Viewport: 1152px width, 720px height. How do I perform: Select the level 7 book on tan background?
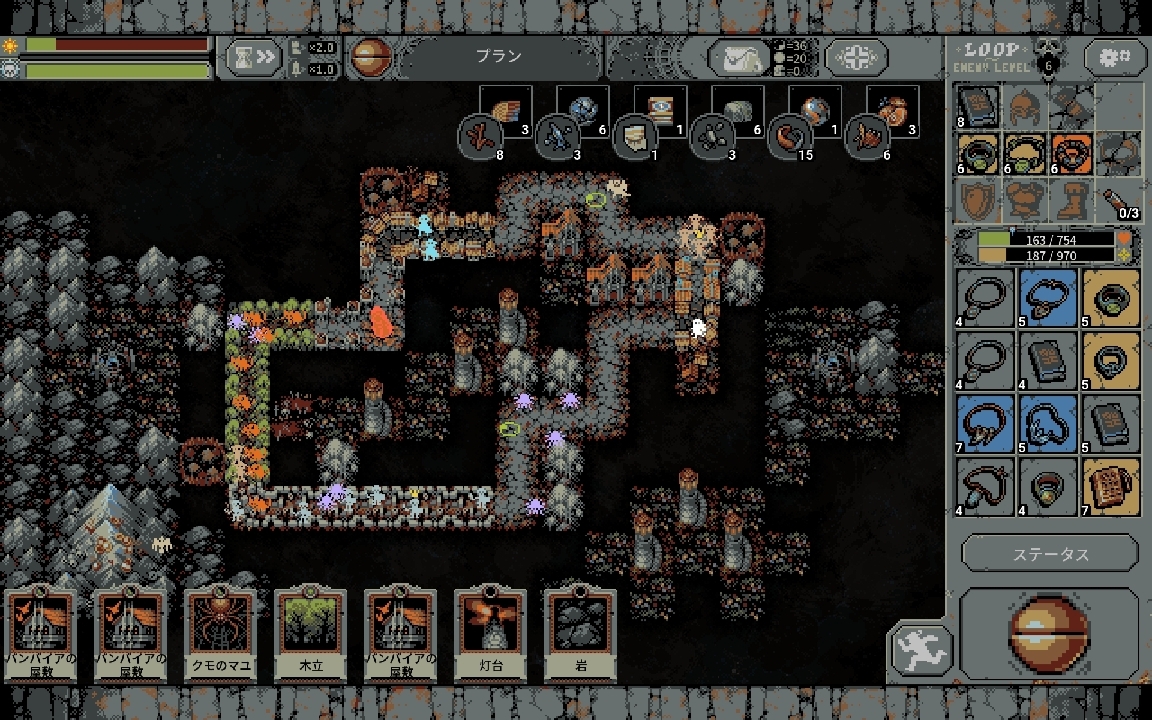[x=1110, y=487]
